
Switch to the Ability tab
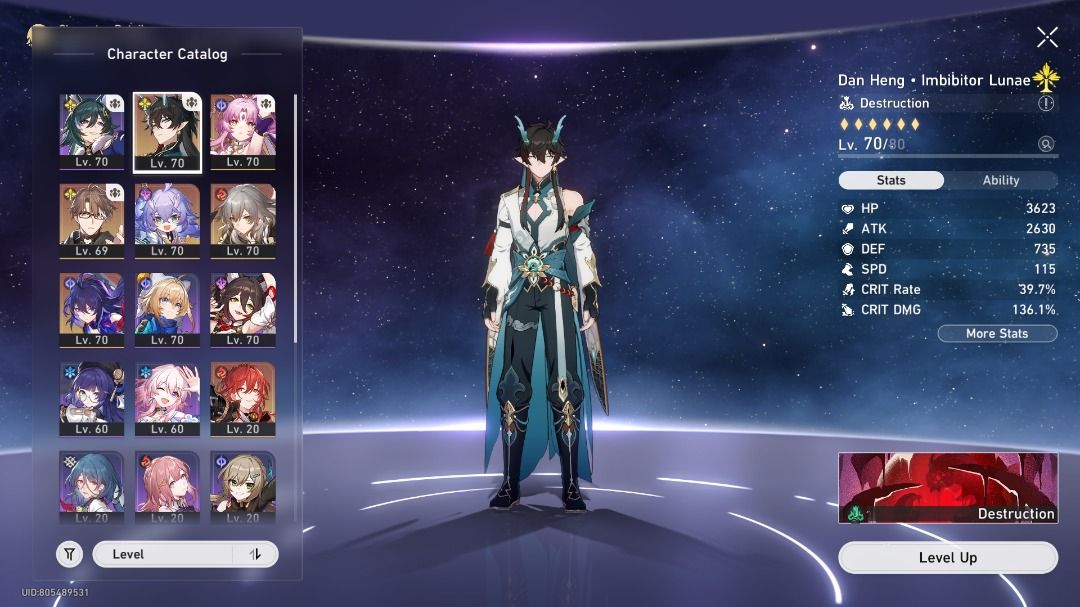(1000, 180)
